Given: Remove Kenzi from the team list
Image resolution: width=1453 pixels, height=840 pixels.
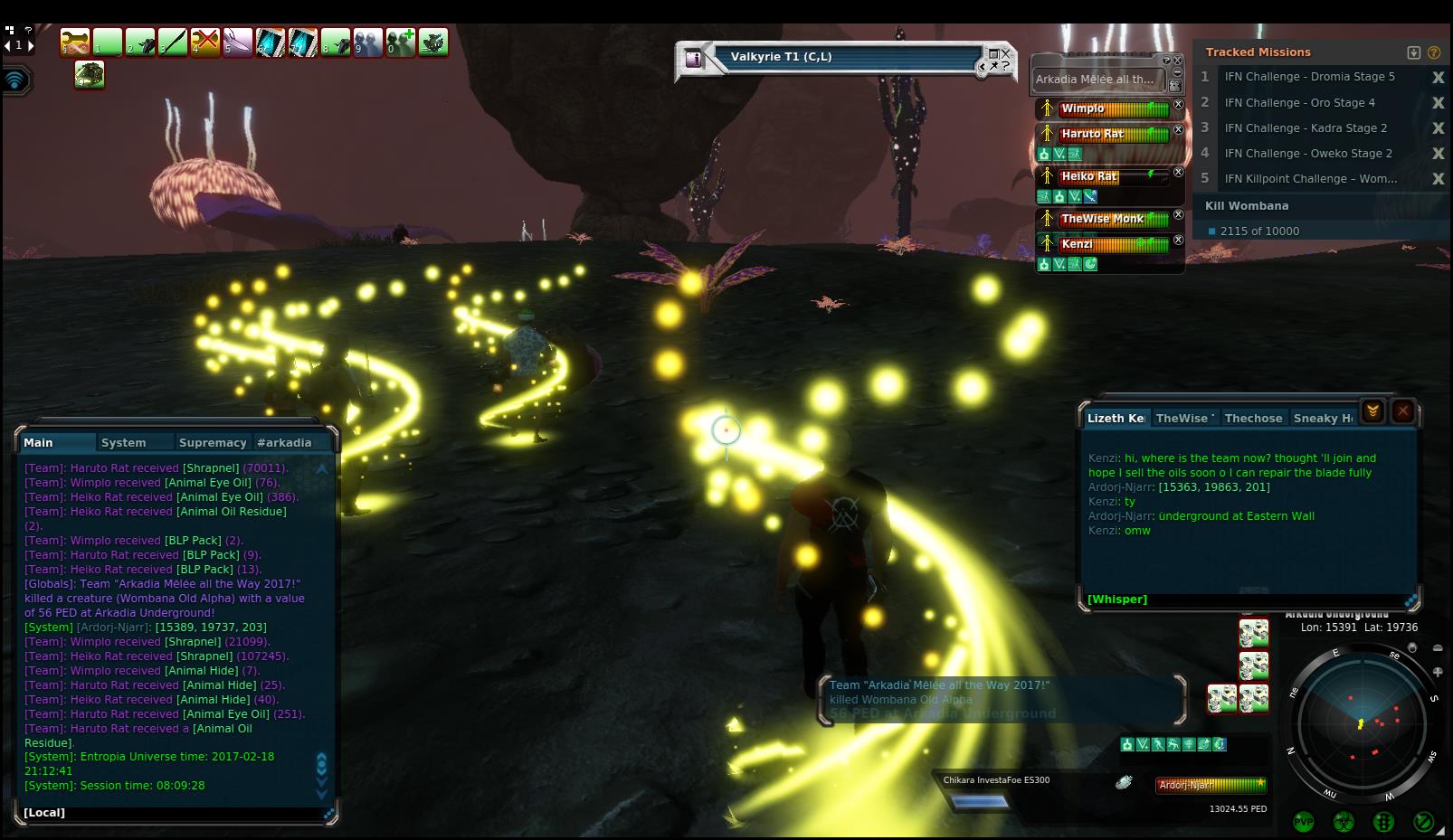Looking at the screenshot, I should (x=1179, y=241).
